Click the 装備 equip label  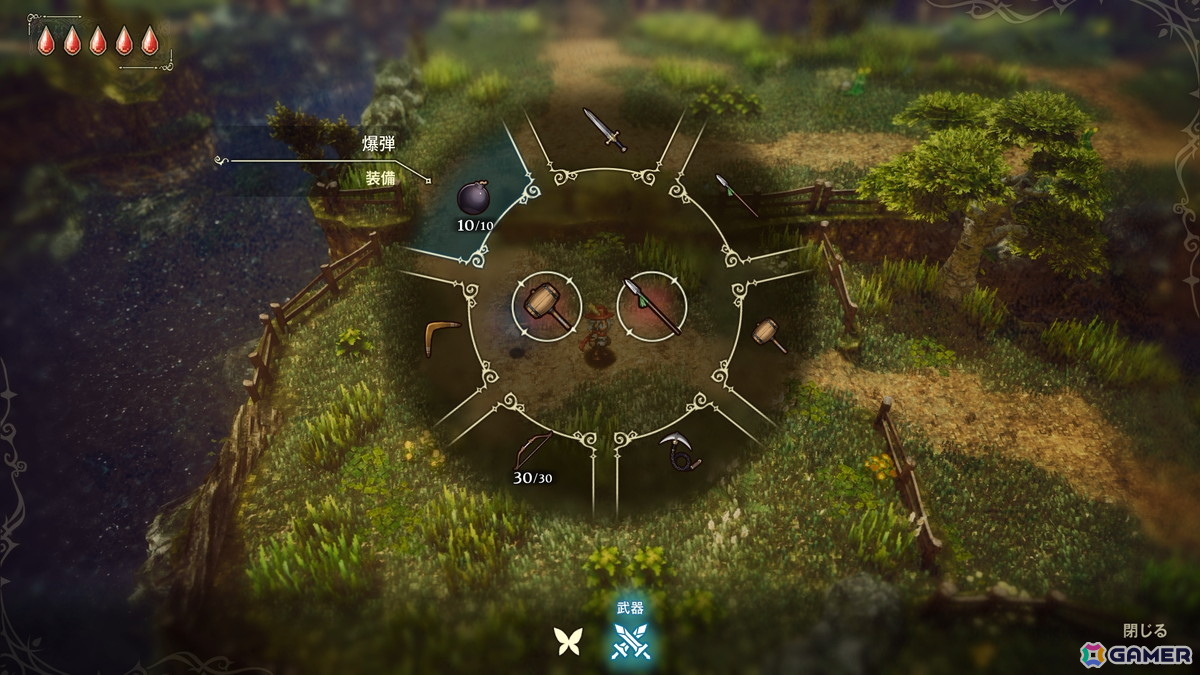pyautogui.click(x=381, y=180)
